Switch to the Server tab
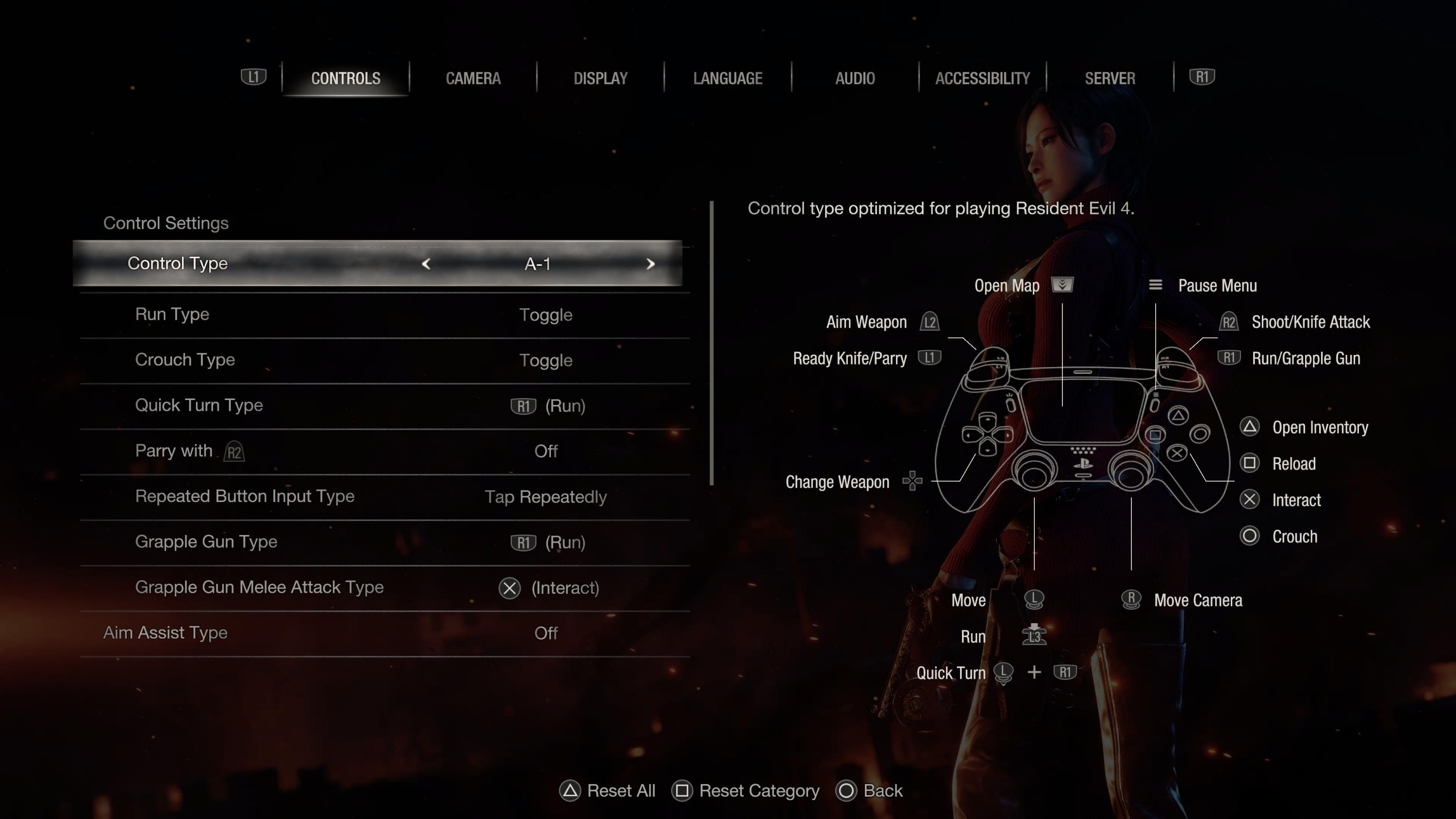The width and height of the screenshot is (1456, 819). pos(1109,78)
